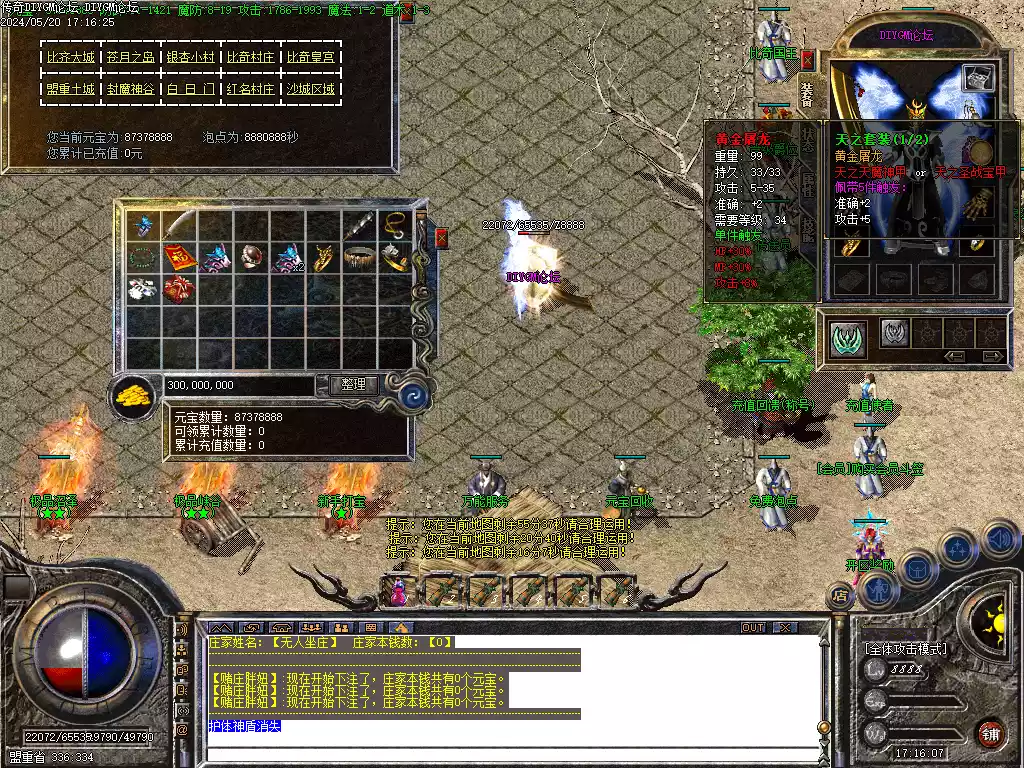Teleport to 比奇大城 from the destination list

pos(71,58)
